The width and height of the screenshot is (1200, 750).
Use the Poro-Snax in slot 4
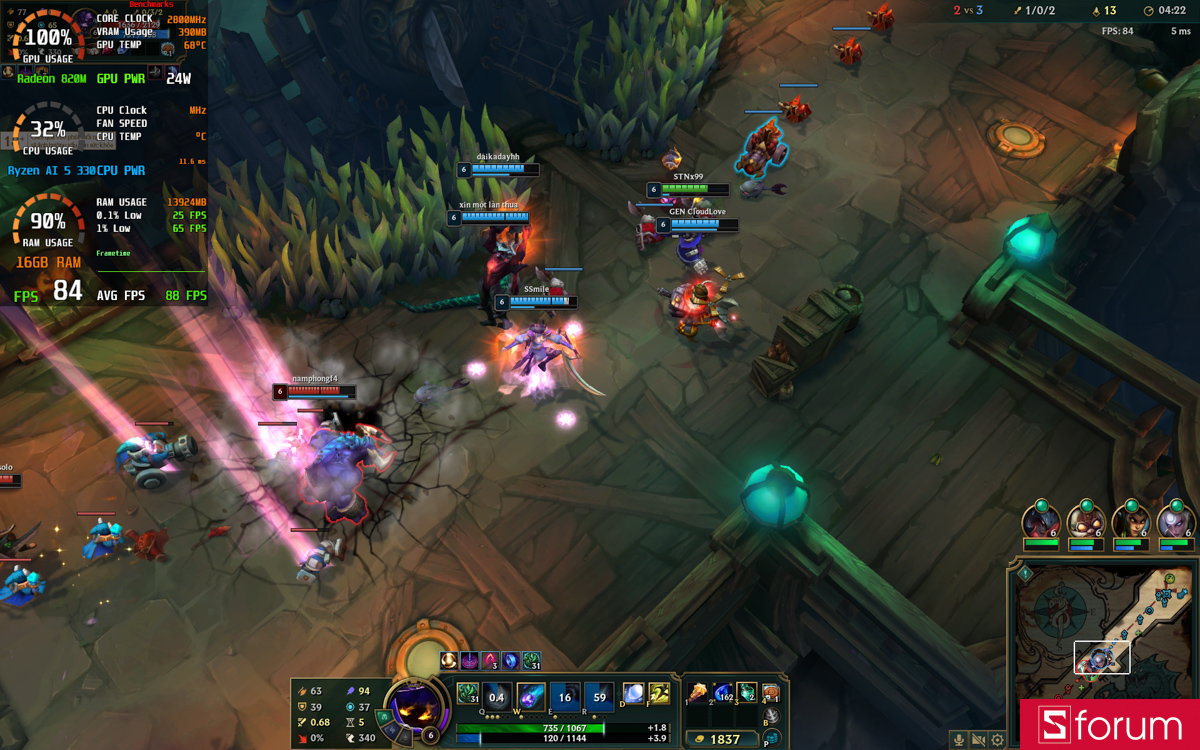770,692
